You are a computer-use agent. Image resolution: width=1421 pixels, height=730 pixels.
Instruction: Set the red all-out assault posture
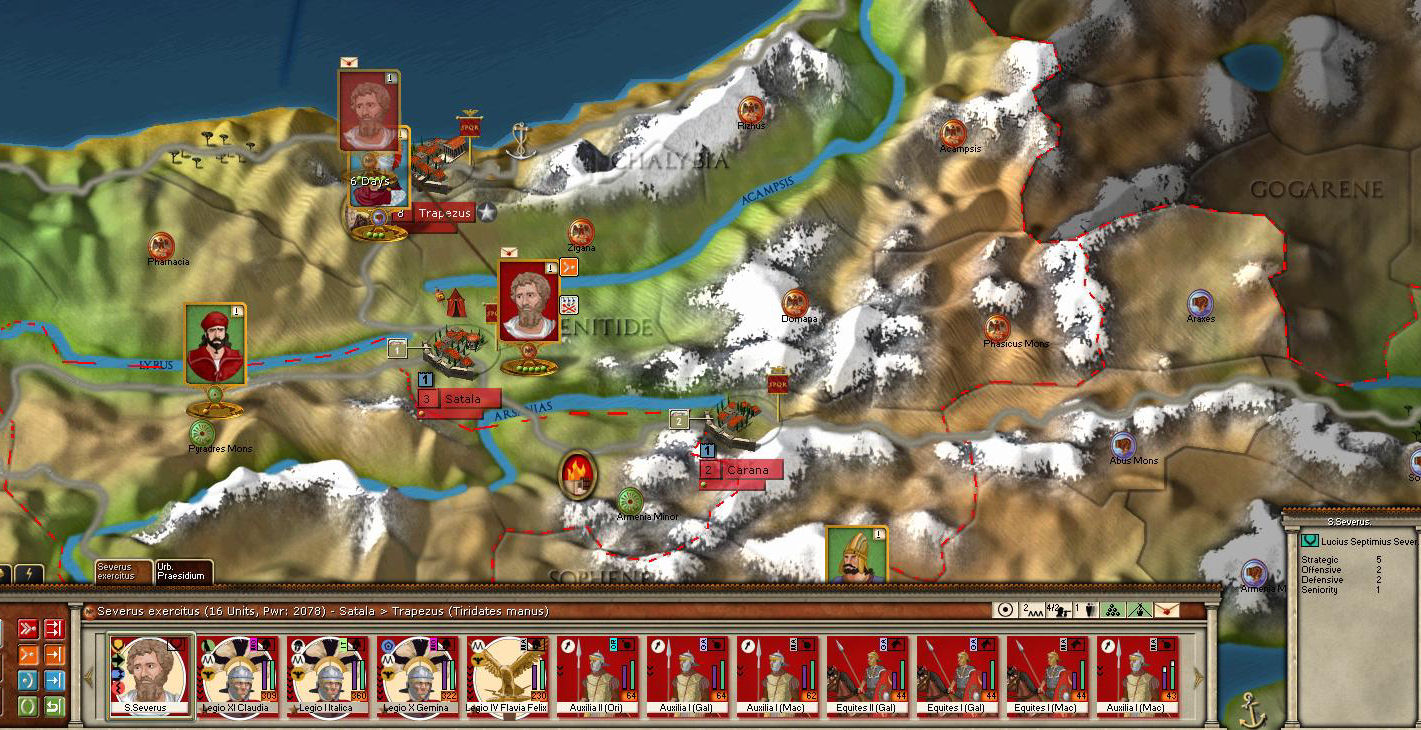28,629
